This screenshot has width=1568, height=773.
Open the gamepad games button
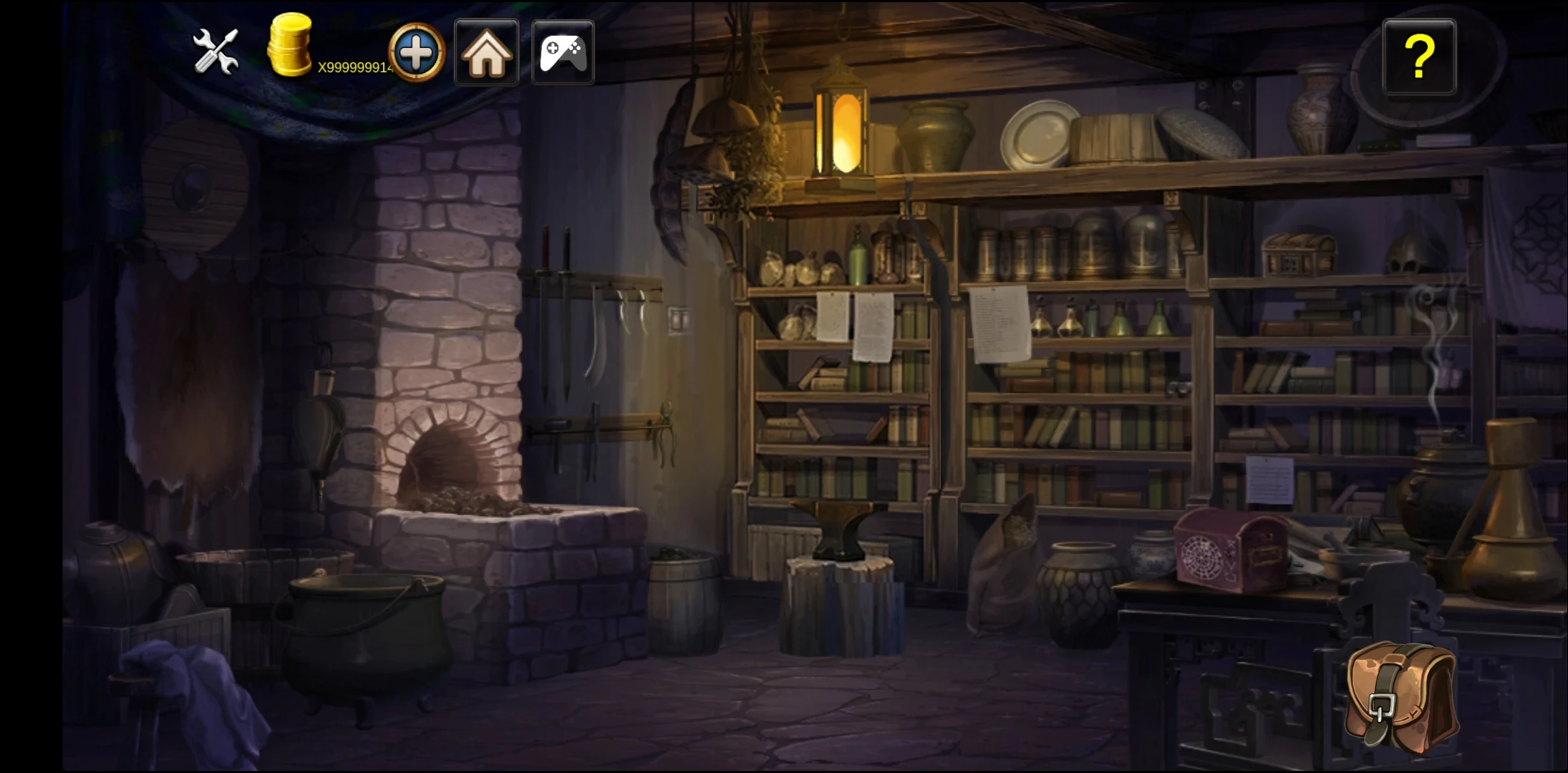(563, 53)
